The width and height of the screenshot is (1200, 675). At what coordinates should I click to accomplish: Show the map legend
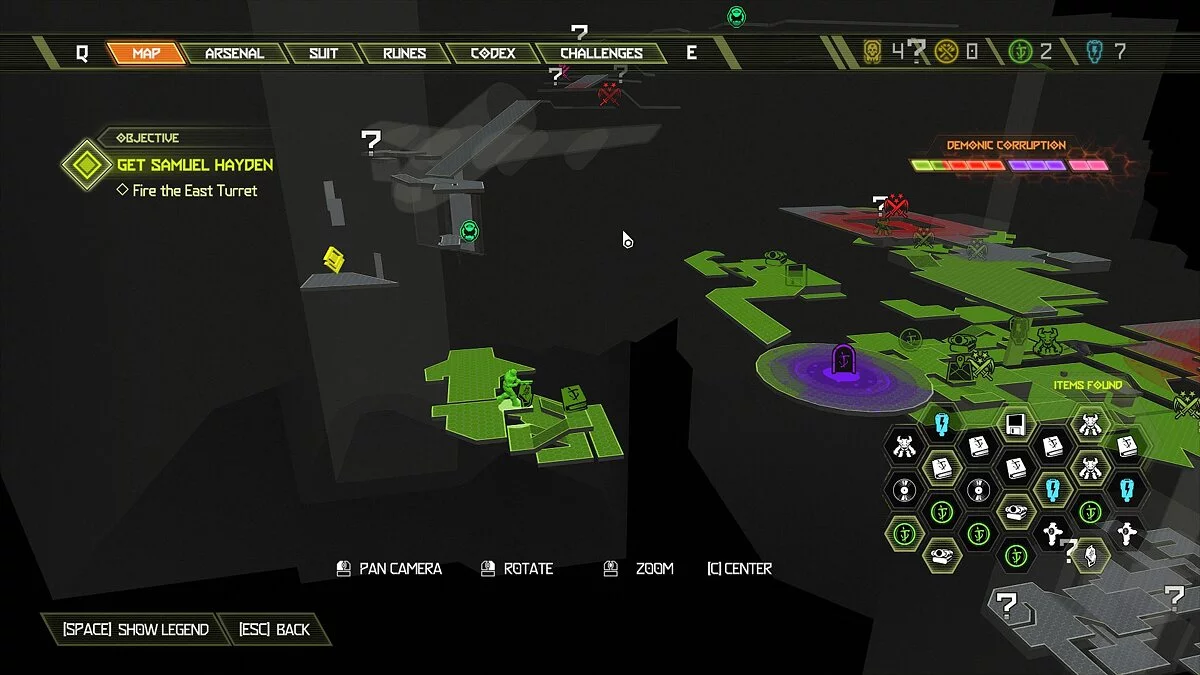point(135,629)
